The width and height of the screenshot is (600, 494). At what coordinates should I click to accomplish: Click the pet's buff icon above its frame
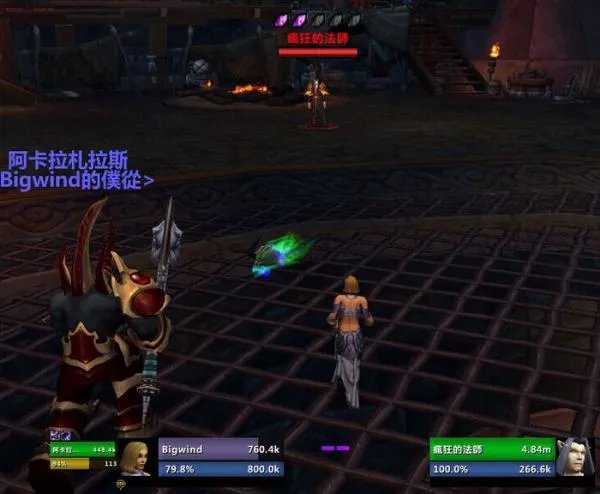(55, 433)
